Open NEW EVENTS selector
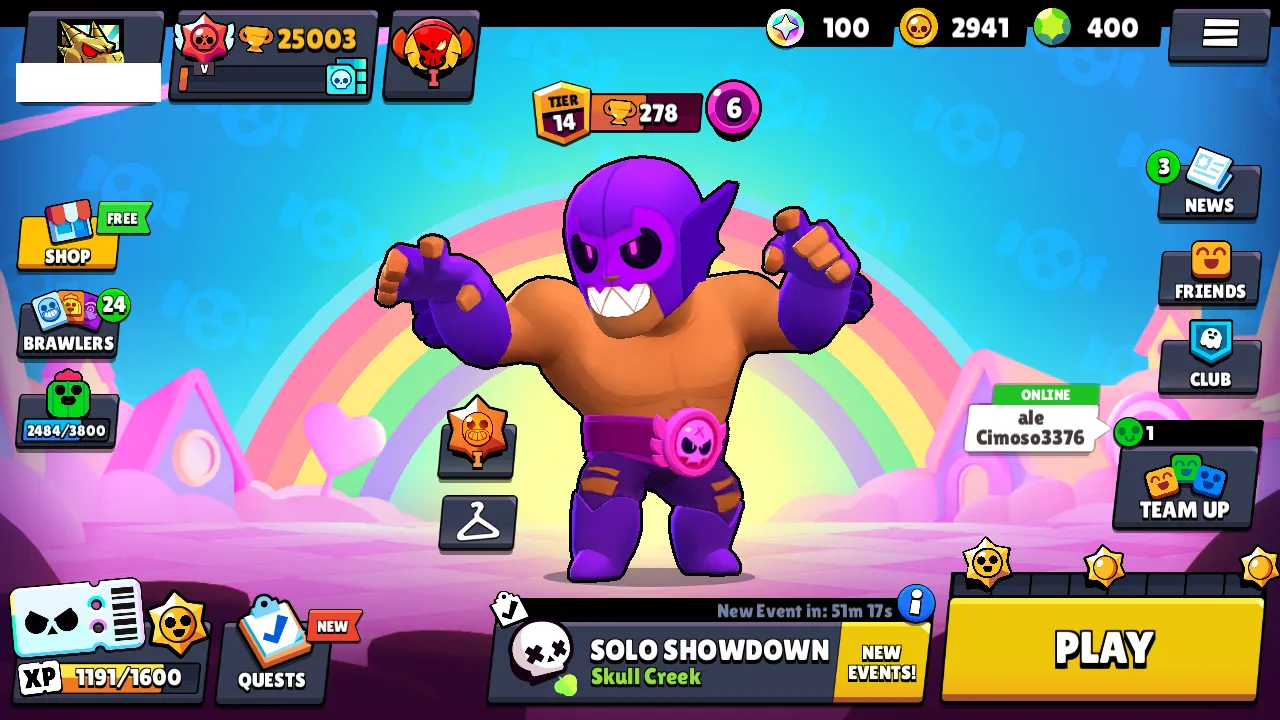Image resolution: width=1280 pixels, height=720 pixels. coord(880,660)
